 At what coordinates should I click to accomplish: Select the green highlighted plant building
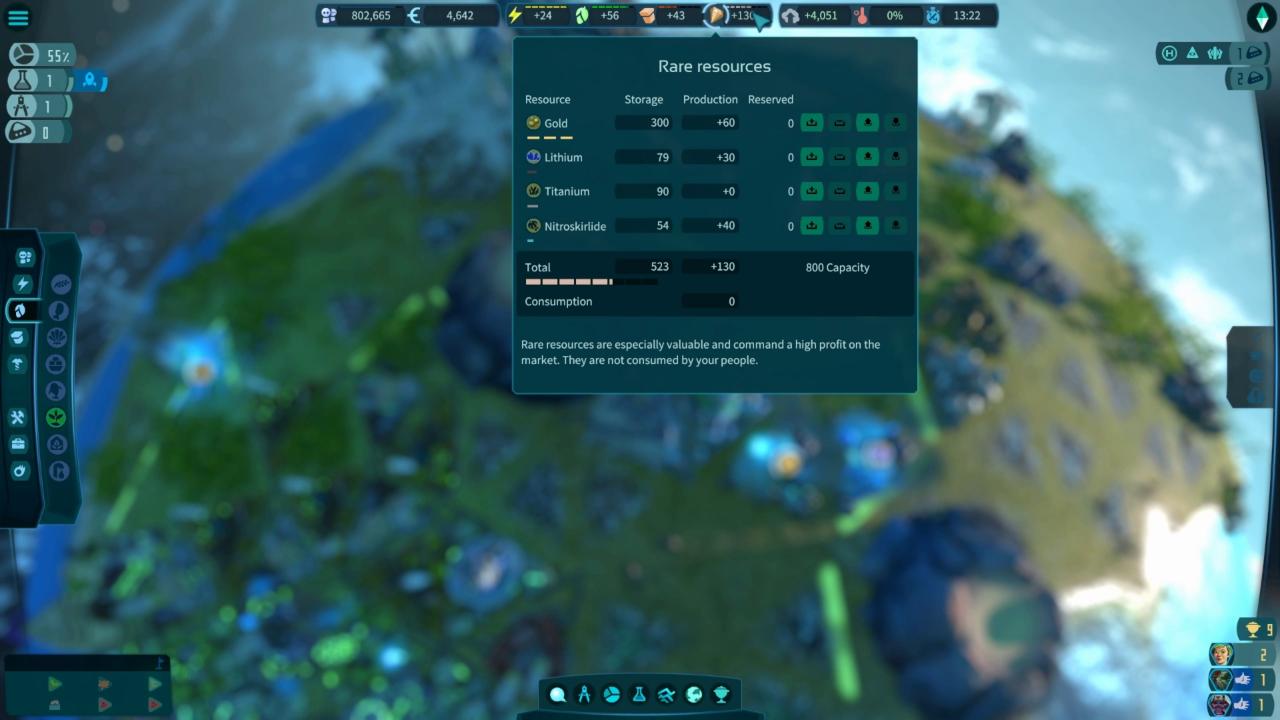pyautogui.click(x=57, y=417)
